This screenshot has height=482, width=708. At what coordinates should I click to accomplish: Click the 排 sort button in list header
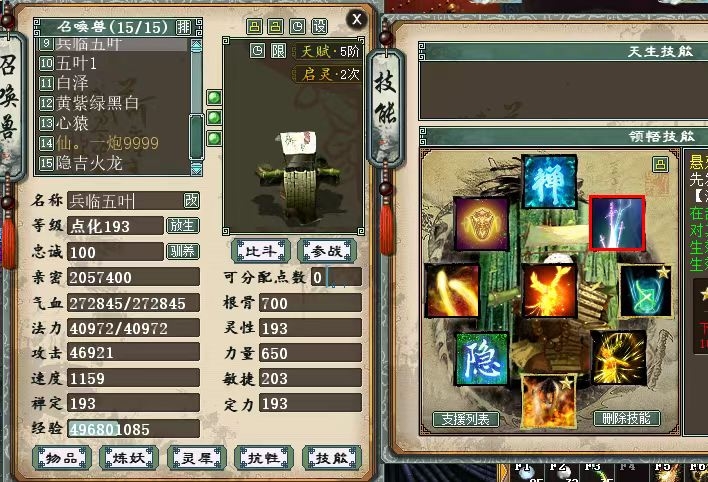(x=184, y=27)
